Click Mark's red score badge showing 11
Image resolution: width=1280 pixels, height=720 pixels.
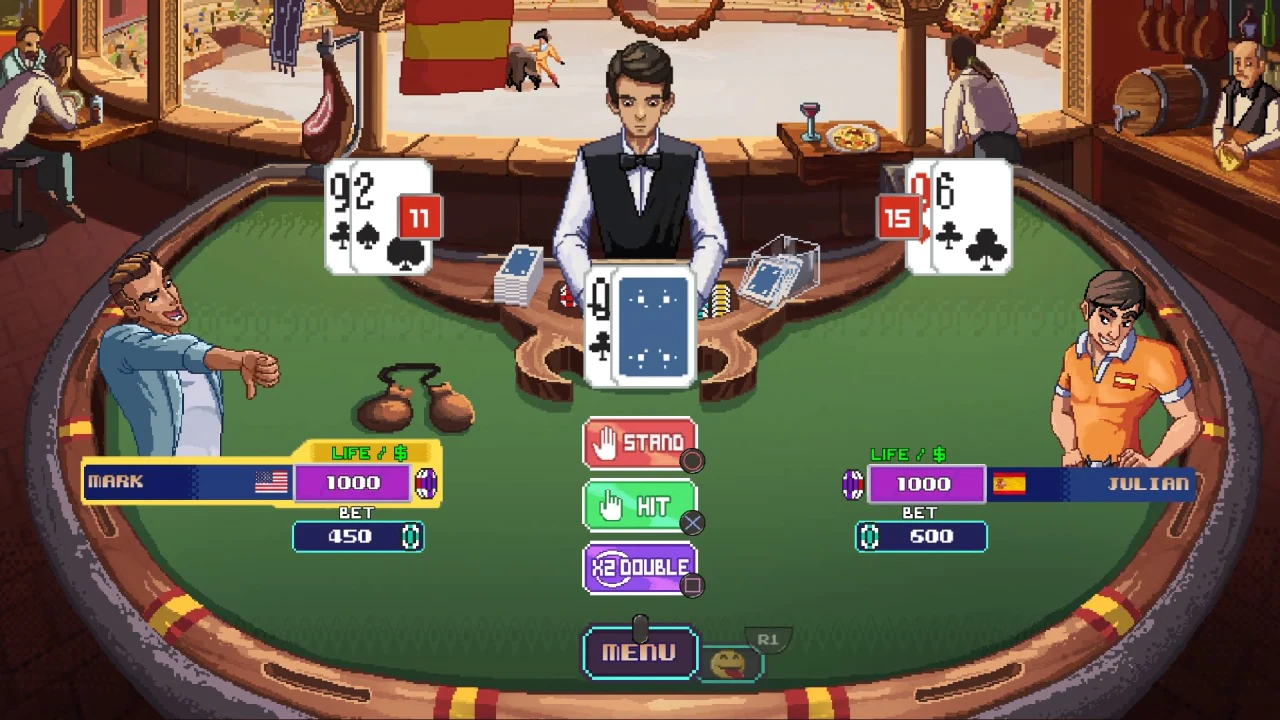tap(419, 218)
